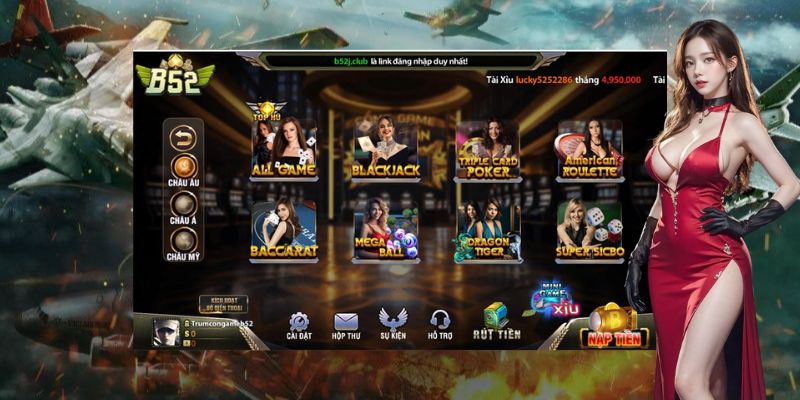Launch American Roulette
800x400 pixels.
point(589,148)
